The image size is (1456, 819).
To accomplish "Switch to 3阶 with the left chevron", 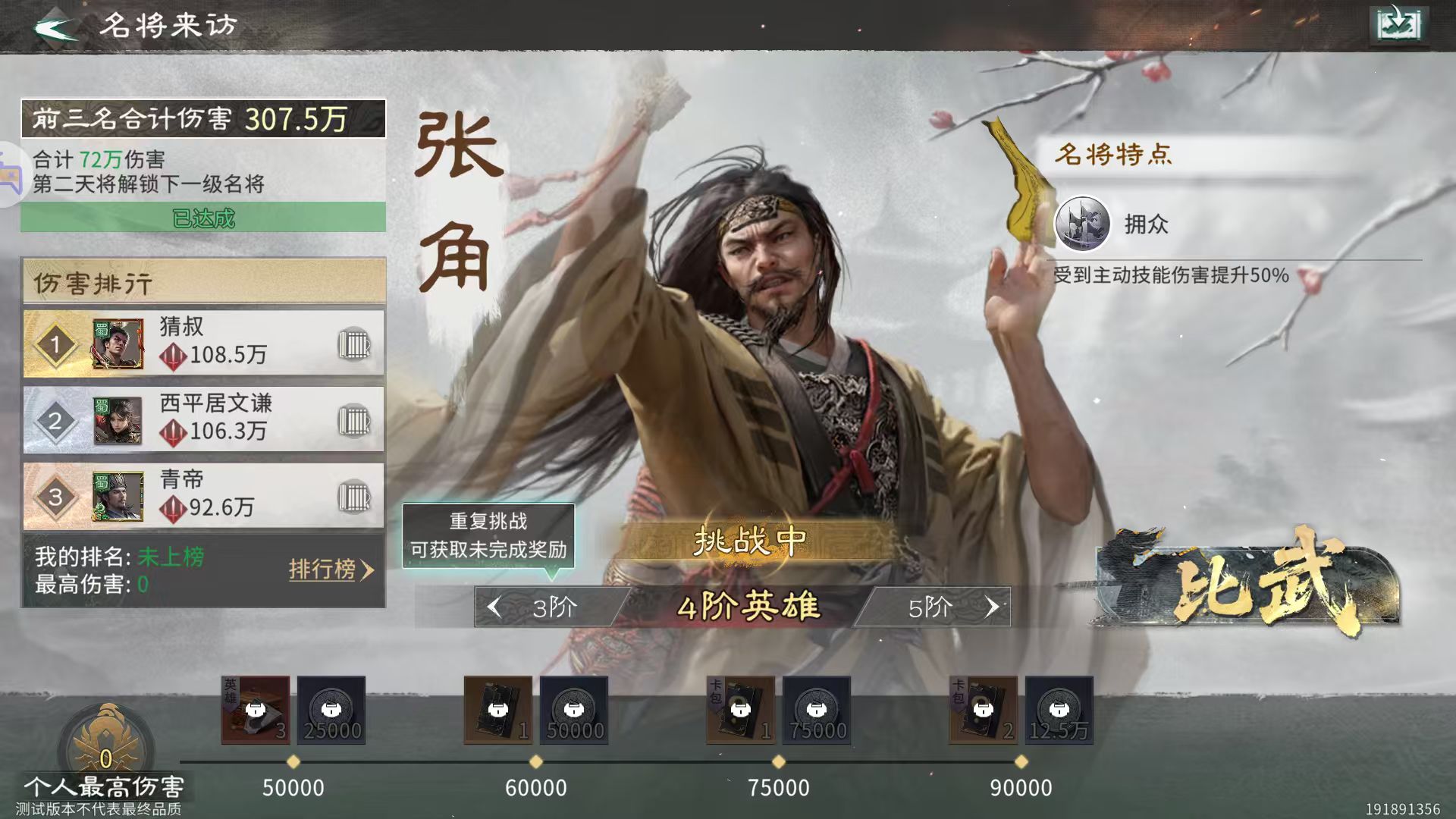I will tap(494, 607).
